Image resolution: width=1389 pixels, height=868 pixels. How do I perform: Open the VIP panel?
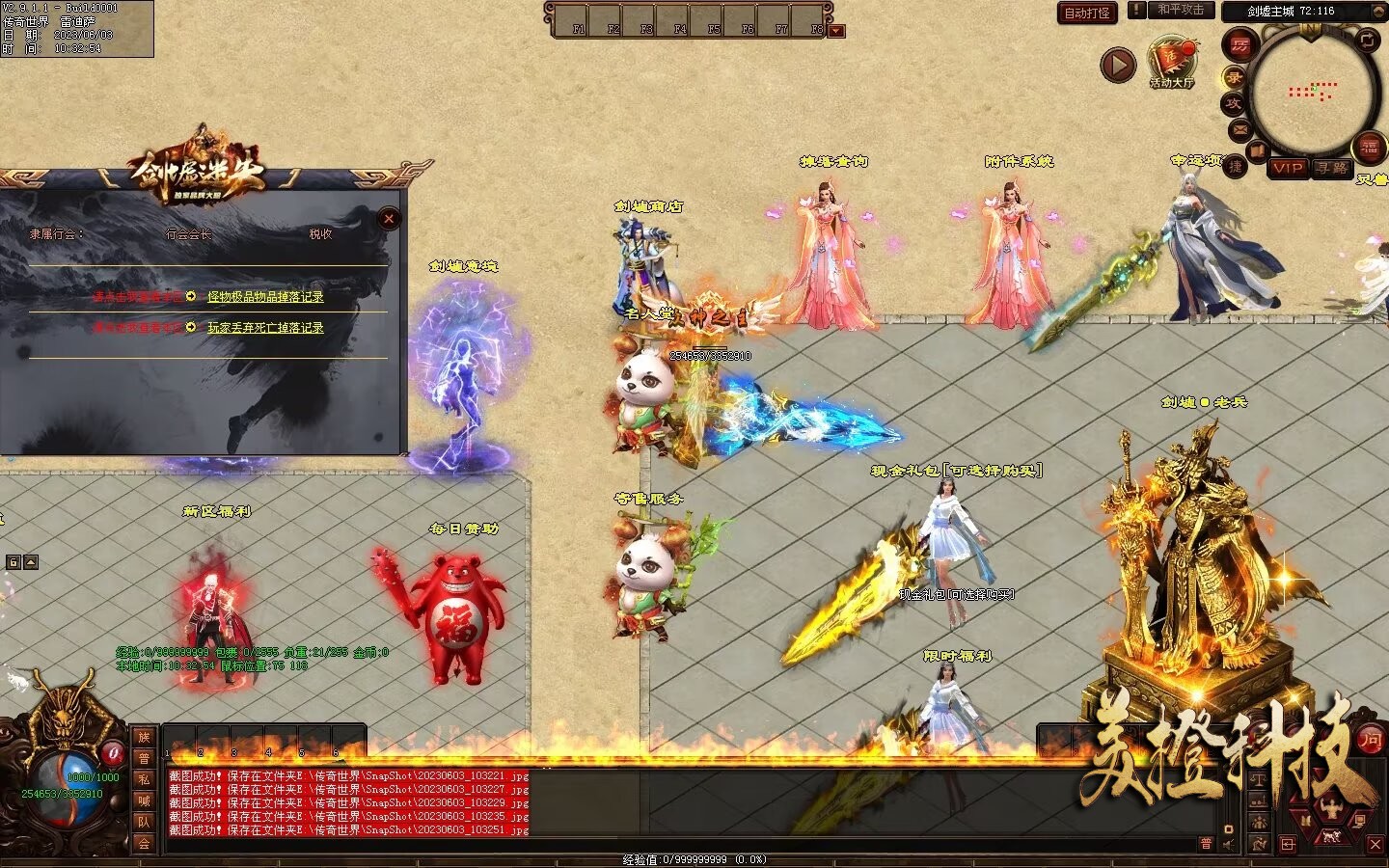[x=1287, y=168]
